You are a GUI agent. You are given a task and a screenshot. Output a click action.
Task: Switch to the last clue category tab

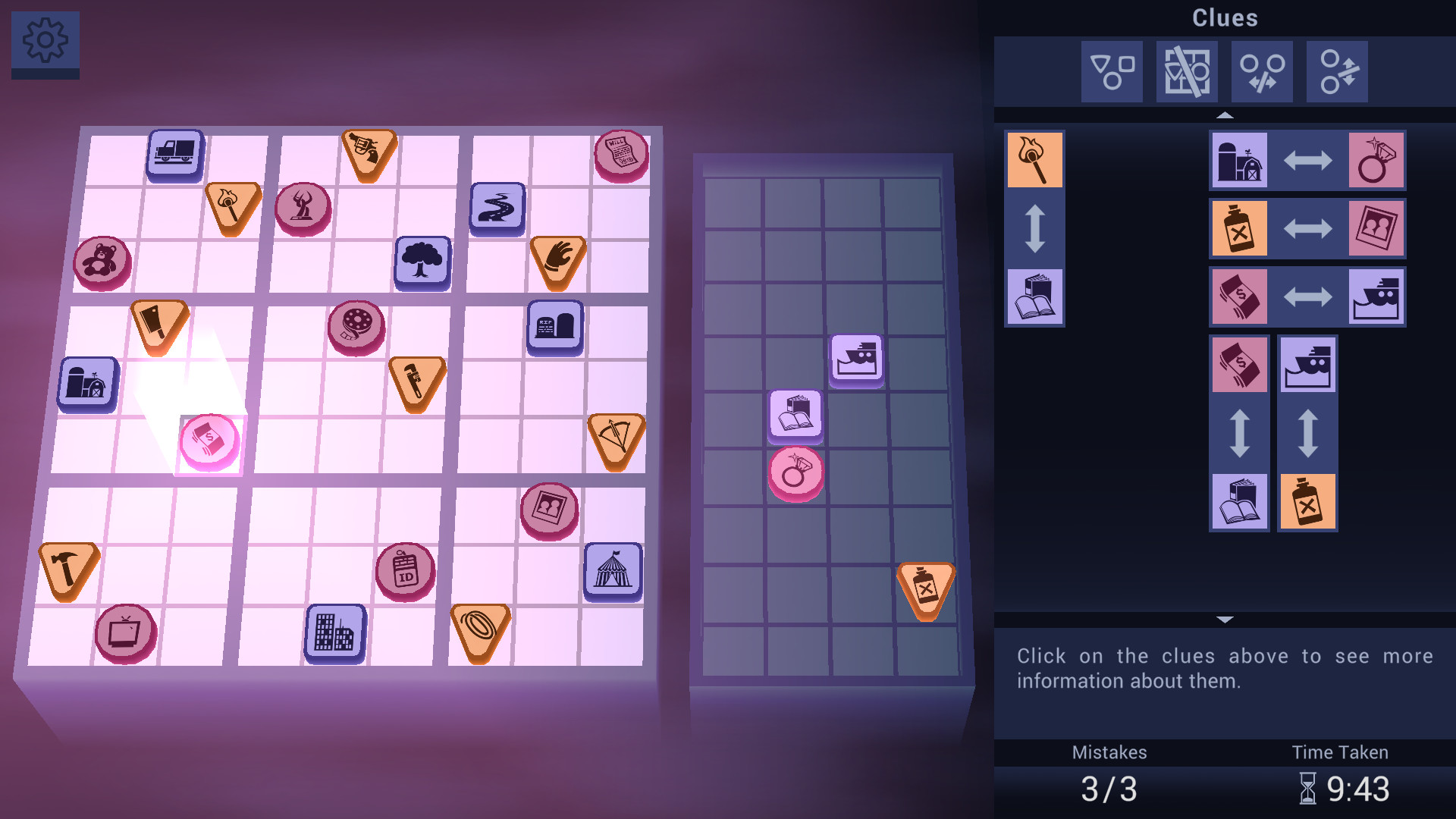tap(1335, 72)
